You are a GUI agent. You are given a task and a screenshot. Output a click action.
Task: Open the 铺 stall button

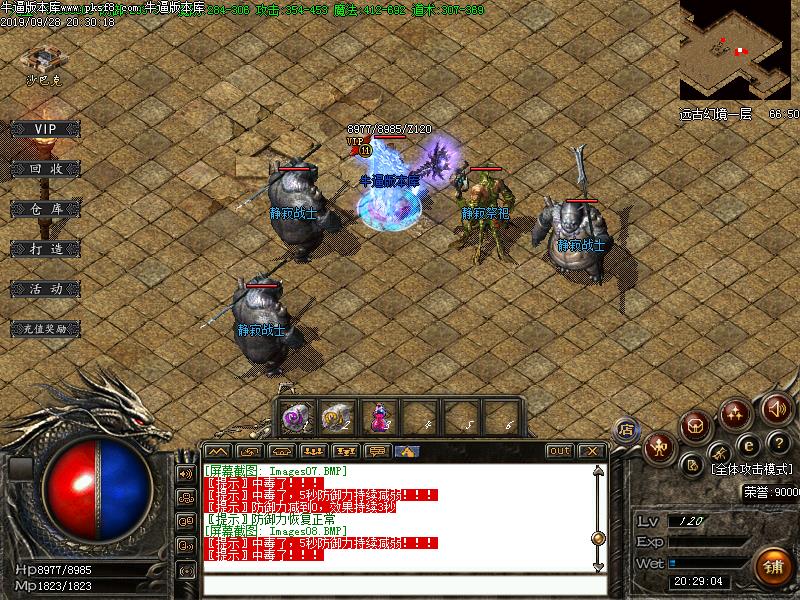point(771,566)
